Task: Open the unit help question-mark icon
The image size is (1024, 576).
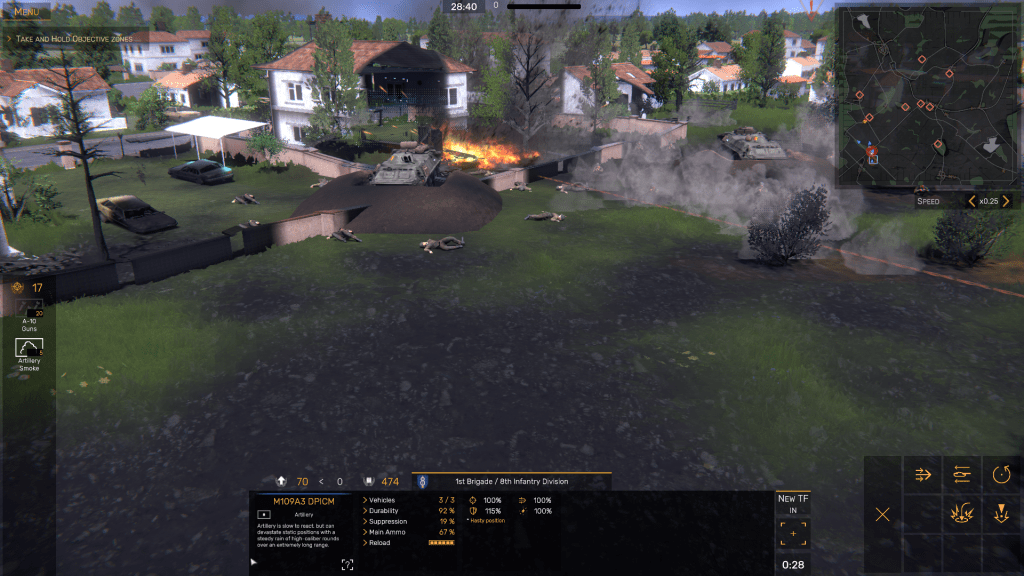Action: 347,565
